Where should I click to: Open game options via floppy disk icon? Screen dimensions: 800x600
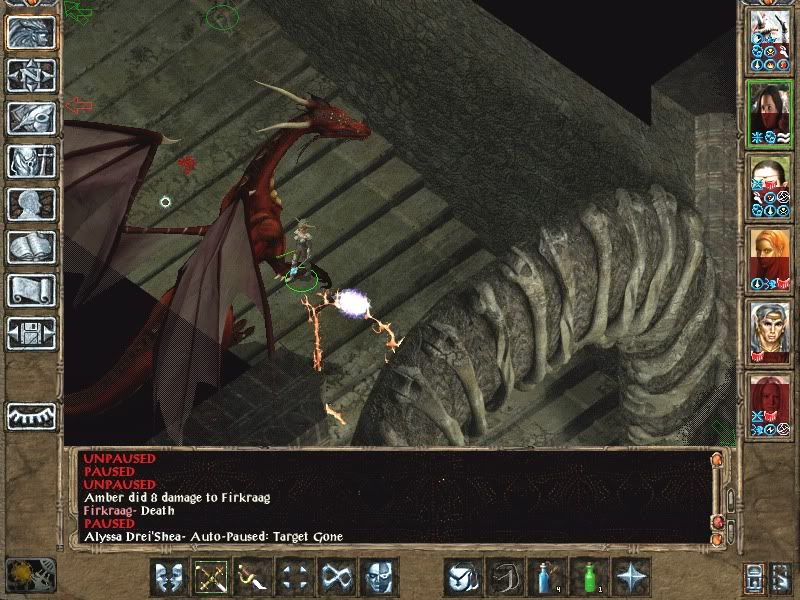click(x=31, y=334)
